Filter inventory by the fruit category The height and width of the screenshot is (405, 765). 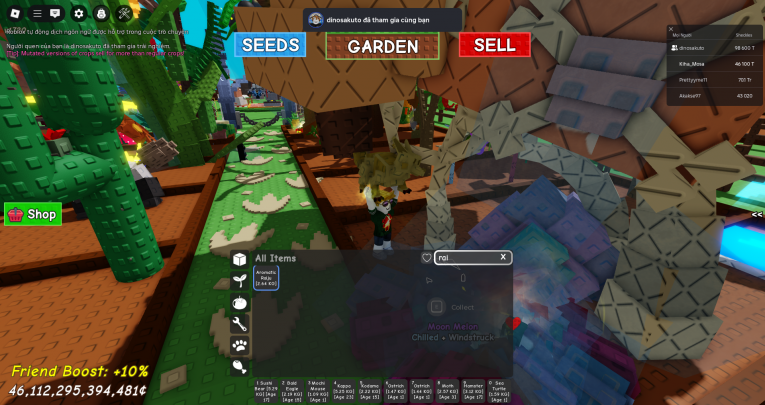point(240,302)
